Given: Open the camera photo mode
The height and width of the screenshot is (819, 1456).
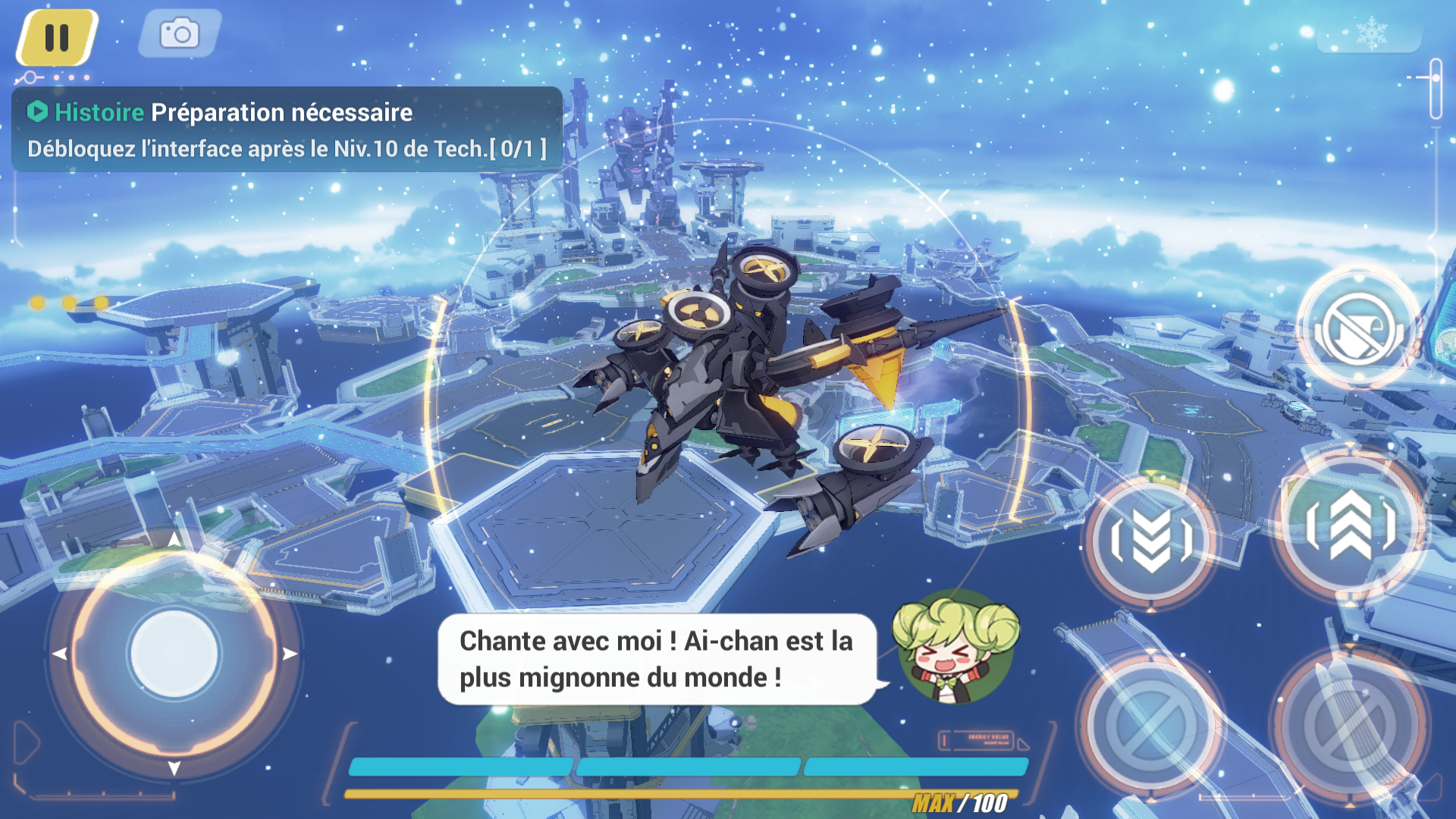Looking at the screenshot, I should pos(180,34).
